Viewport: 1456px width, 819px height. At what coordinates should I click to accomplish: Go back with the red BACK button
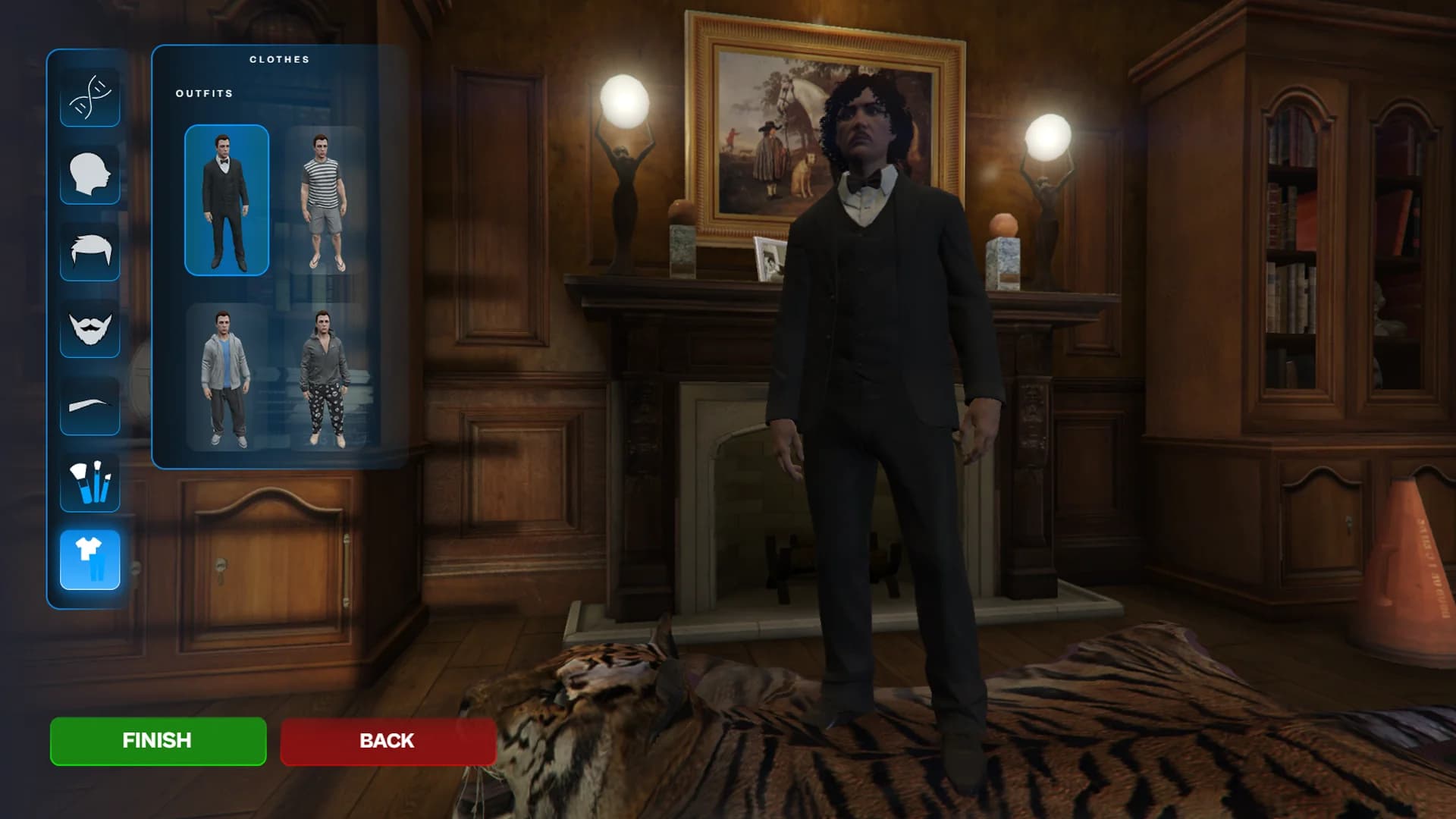pyautogui.click(x=388, y=741)
